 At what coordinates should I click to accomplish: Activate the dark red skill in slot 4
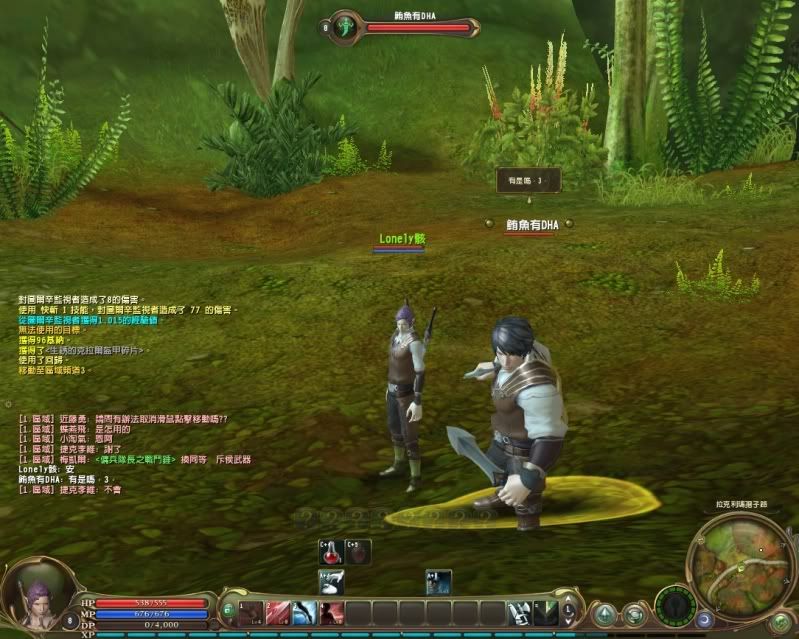click(332, 613)
